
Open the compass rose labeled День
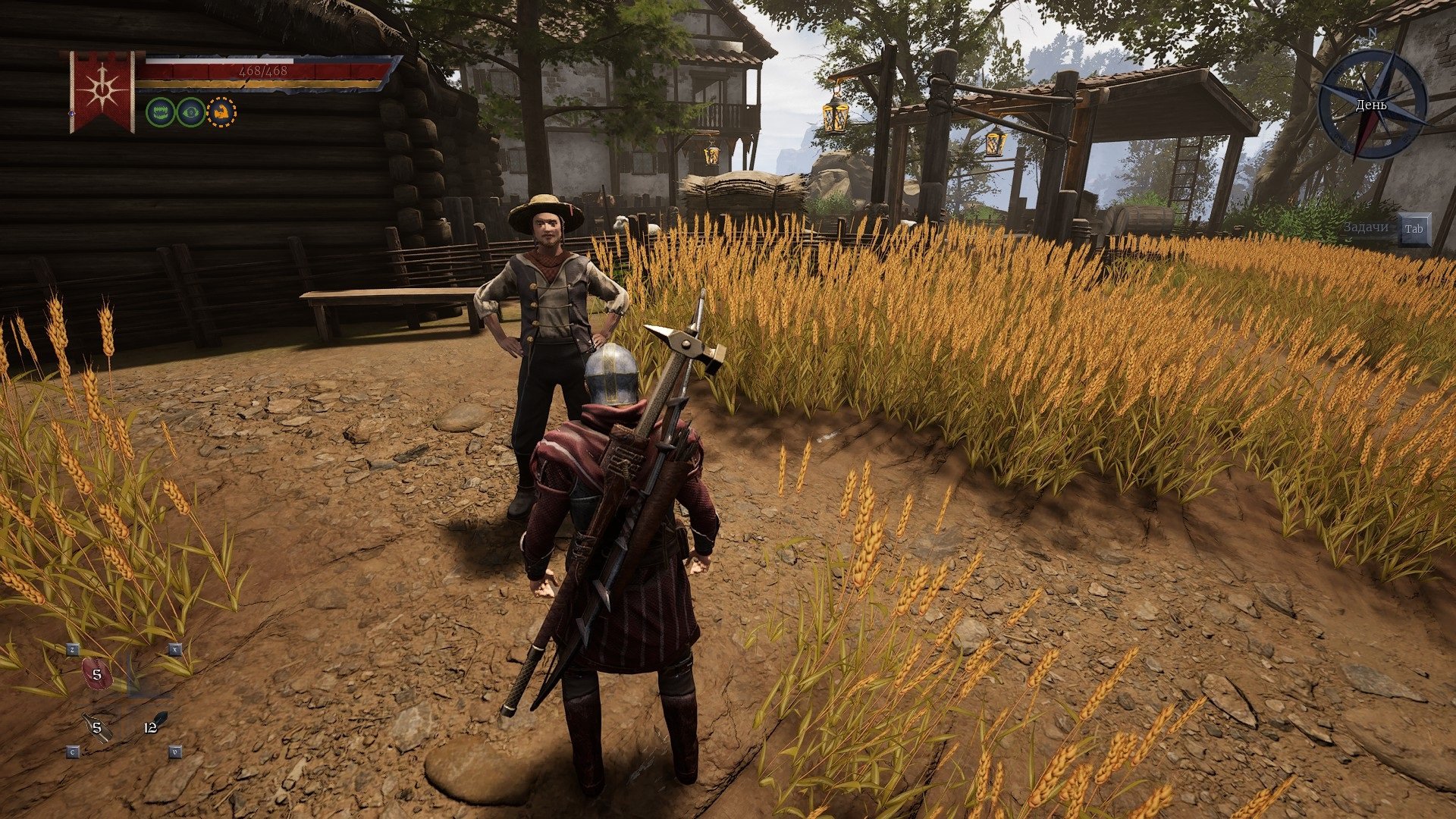[x=1372, y=104]
